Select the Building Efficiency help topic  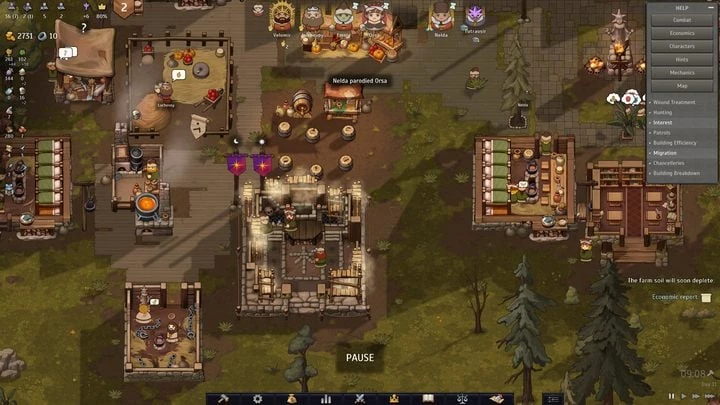(678, 143)
